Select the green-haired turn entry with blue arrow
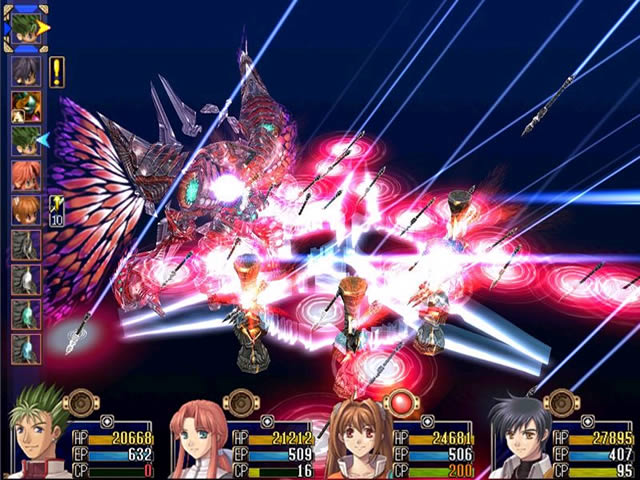The width and height of the screenshot is (640, 480). (26, 140)
